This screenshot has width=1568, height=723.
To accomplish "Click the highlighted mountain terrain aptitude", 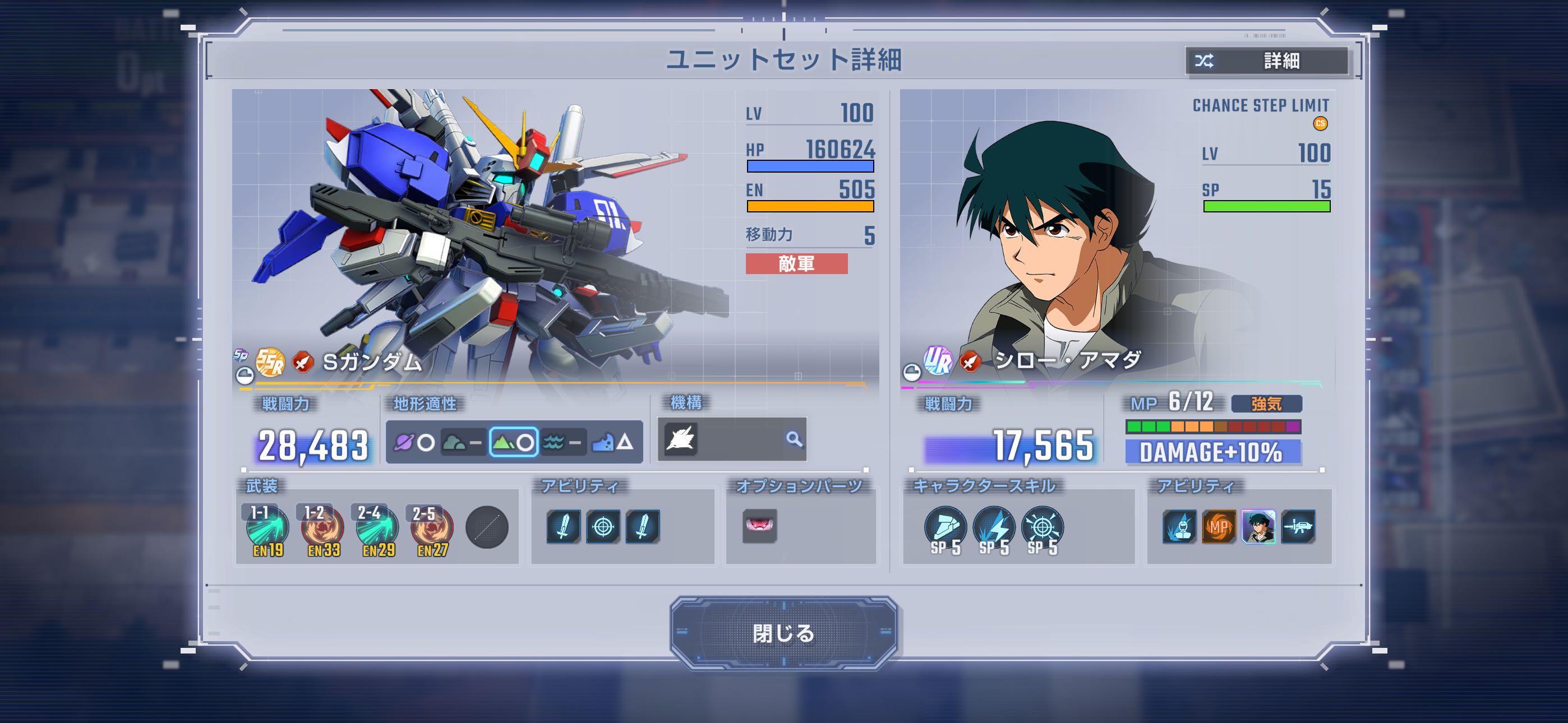I will tap(513, 442).
